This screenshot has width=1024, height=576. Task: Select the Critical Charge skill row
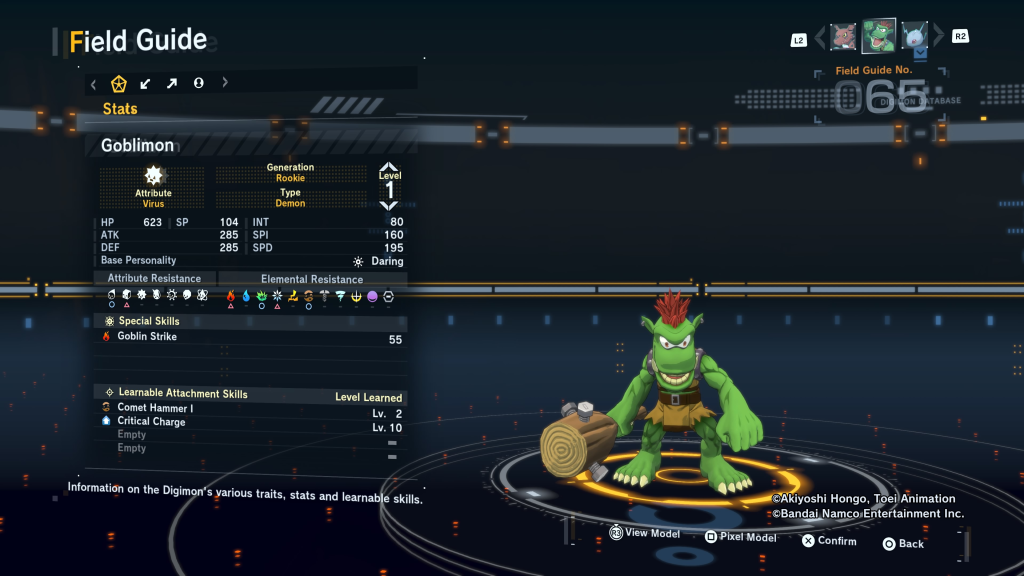151,421
